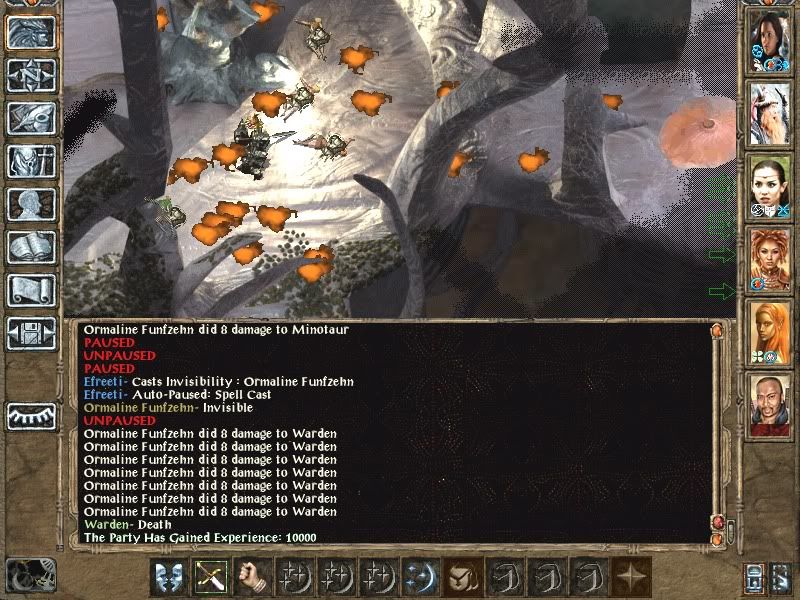Open the spellbook with the open book button
This screenshot has width=800, height=600.
(x=31, y=247)
